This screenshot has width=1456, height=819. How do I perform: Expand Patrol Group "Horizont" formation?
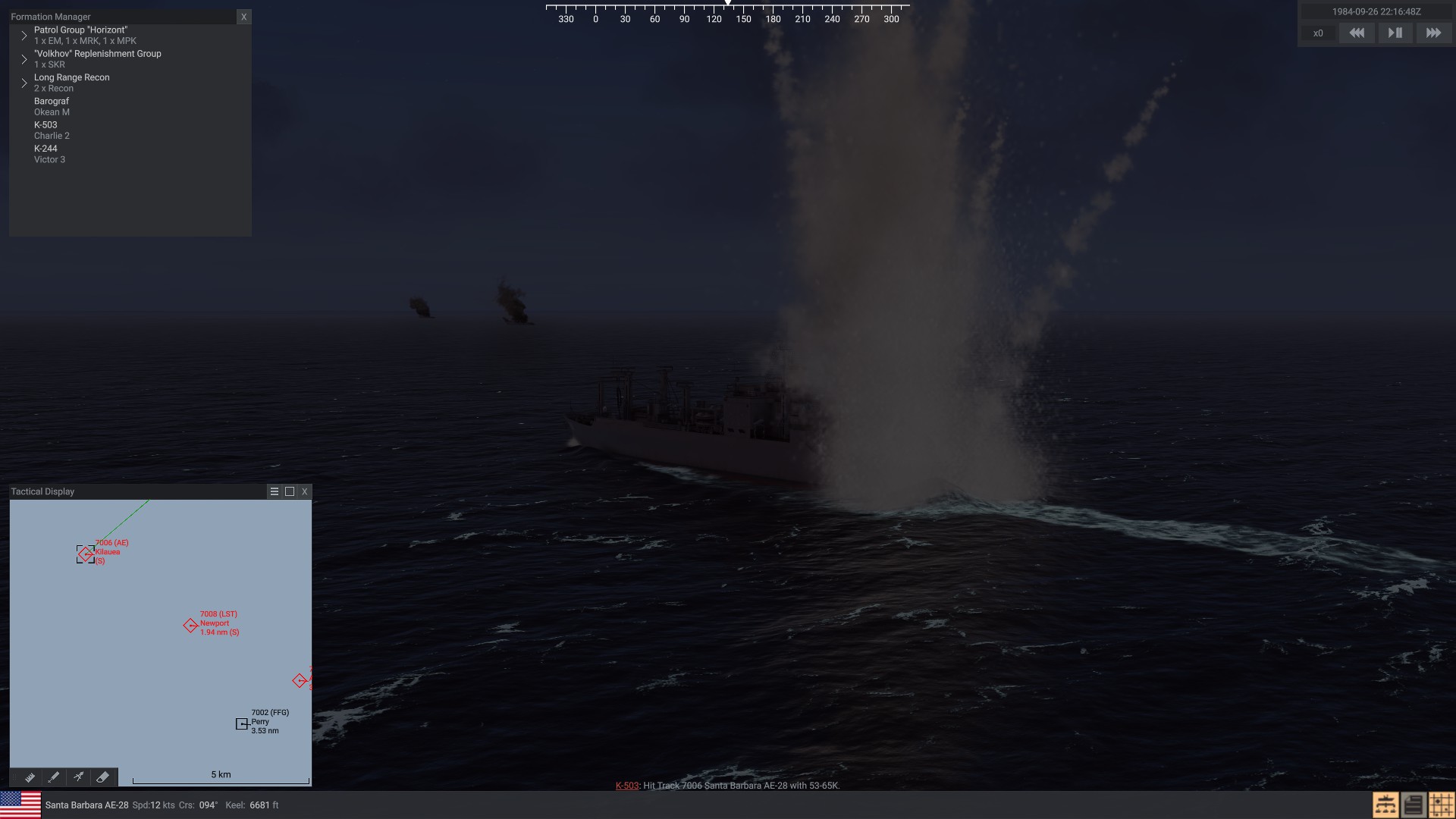(x=24, y=36)
